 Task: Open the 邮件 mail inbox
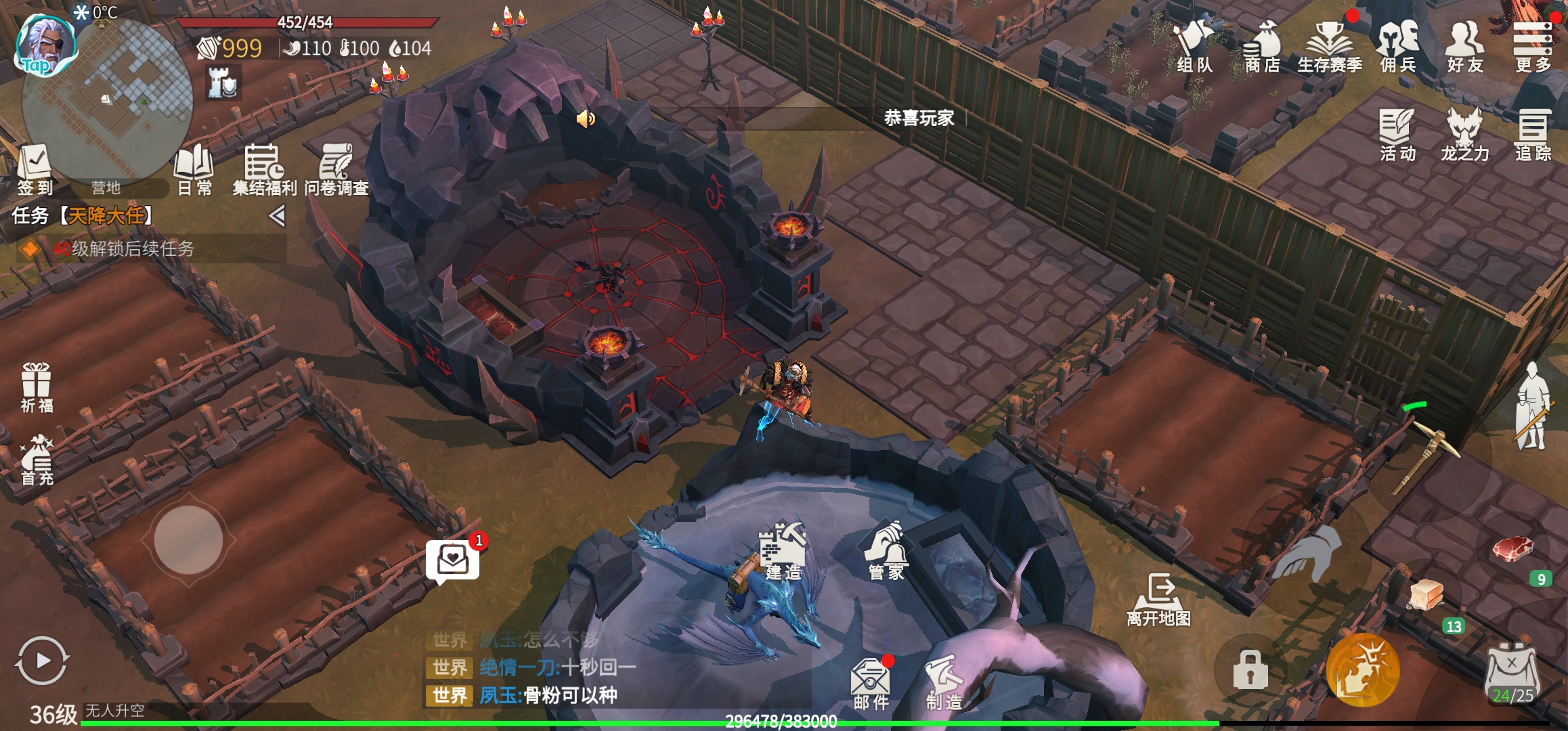(x=871, y=682)
